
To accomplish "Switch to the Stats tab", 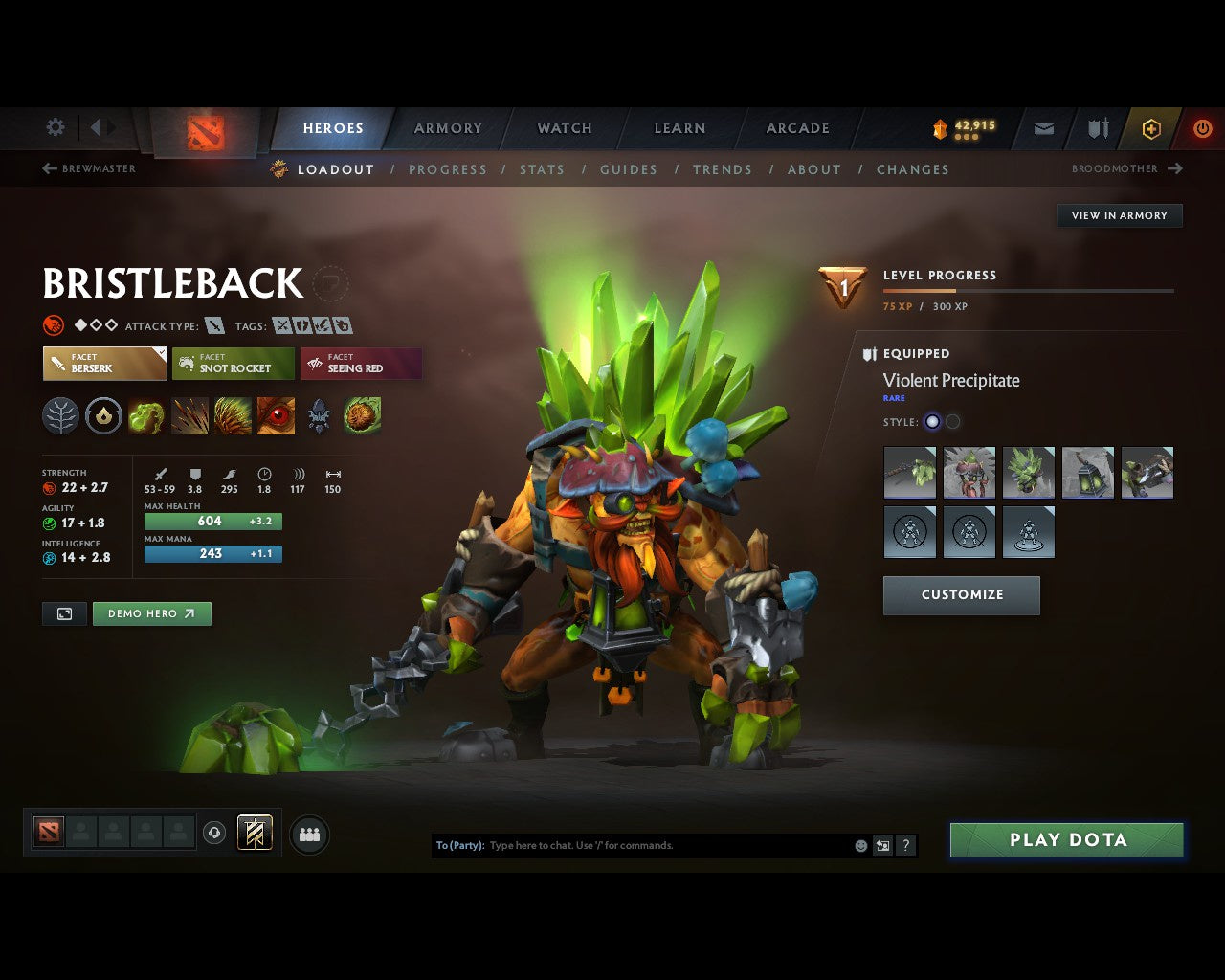I will coord(542,169).
